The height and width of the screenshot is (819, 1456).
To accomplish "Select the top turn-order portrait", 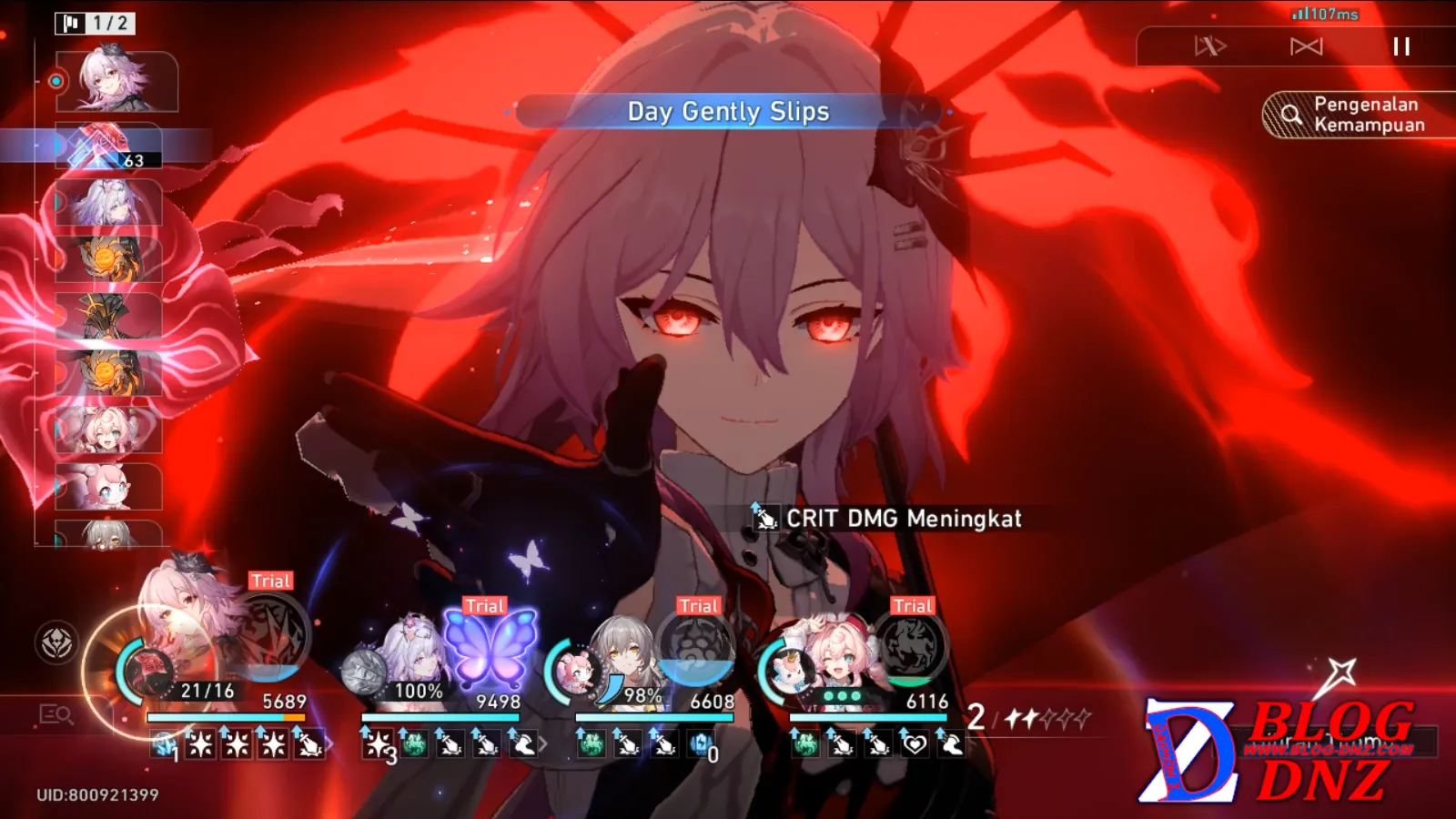I will (x=116, y=82).
